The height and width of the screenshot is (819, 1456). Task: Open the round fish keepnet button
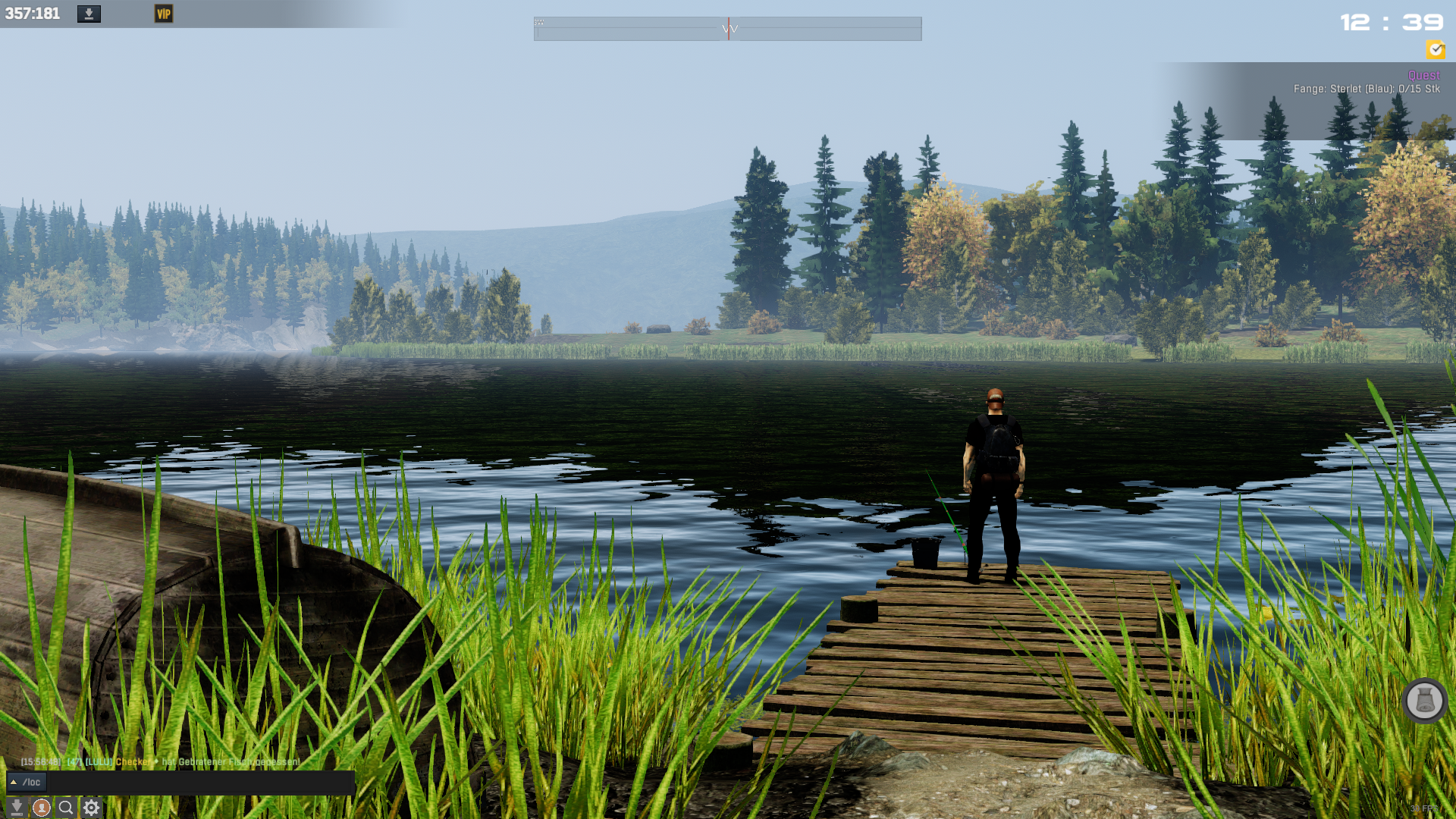(x=1424, y=701)
